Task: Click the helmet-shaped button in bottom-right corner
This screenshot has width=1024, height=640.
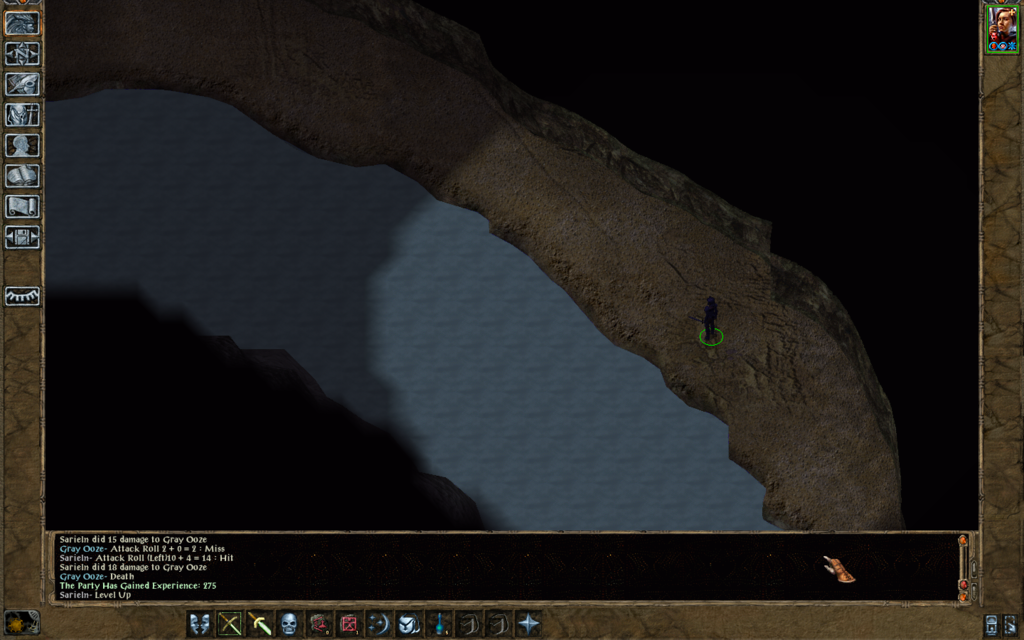Action: 991,625
